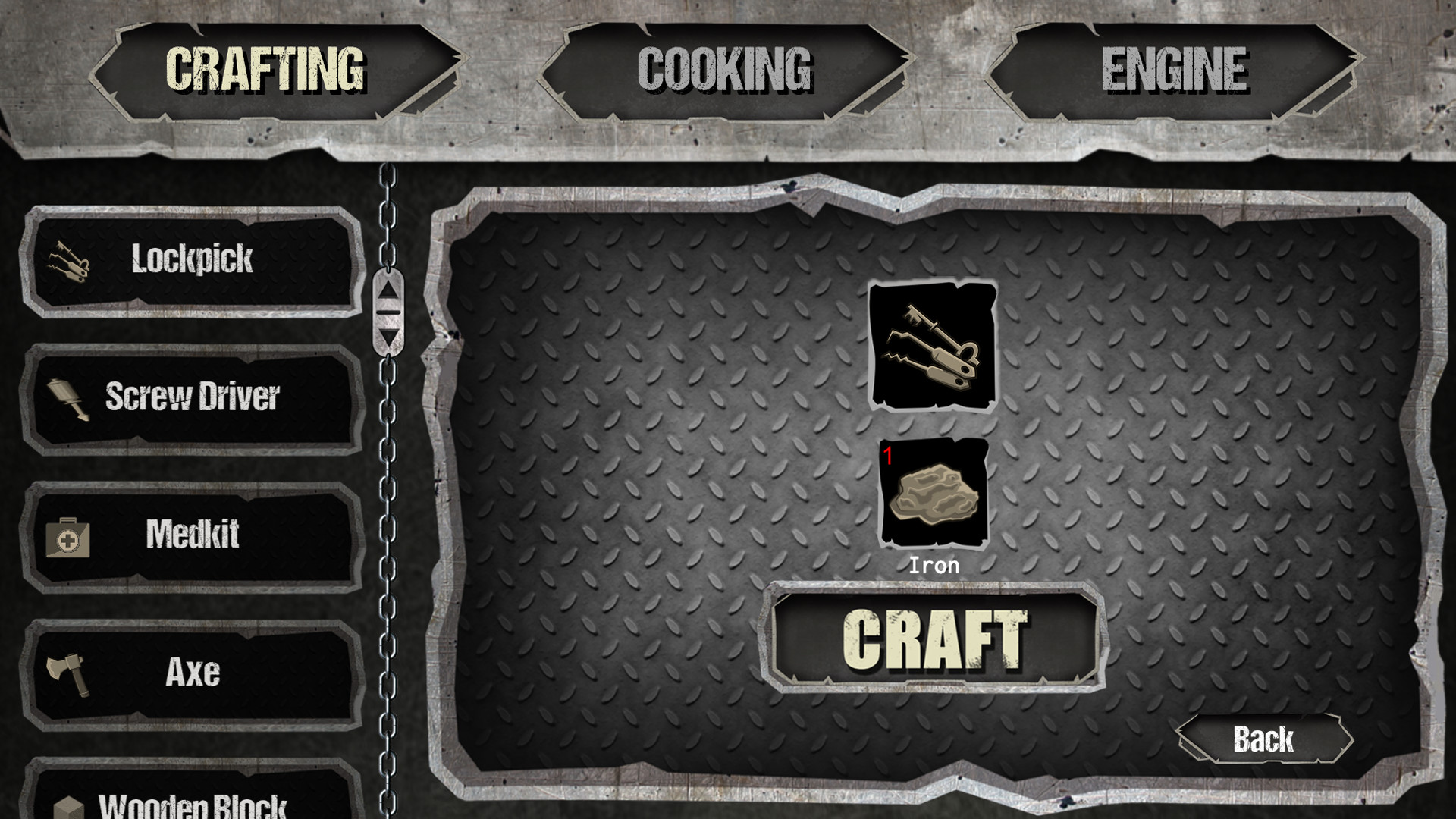Screen dimensions: 1456x819
Task: Click the Iron label below the ingredient
Action: pos(934,564)
